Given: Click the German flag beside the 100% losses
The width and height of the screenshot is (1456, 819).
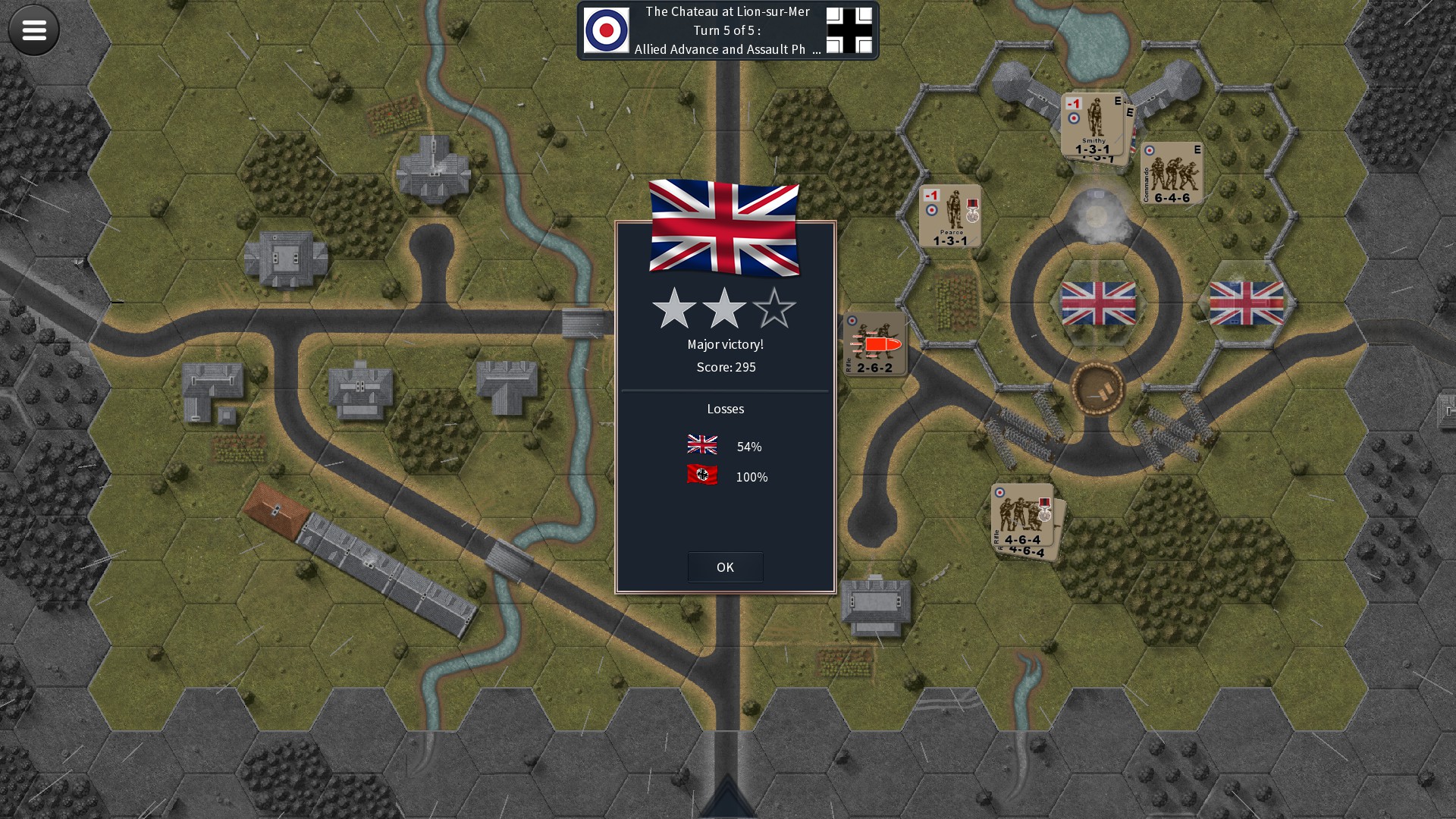Looking at the screenshot, I should coord(702,476).
